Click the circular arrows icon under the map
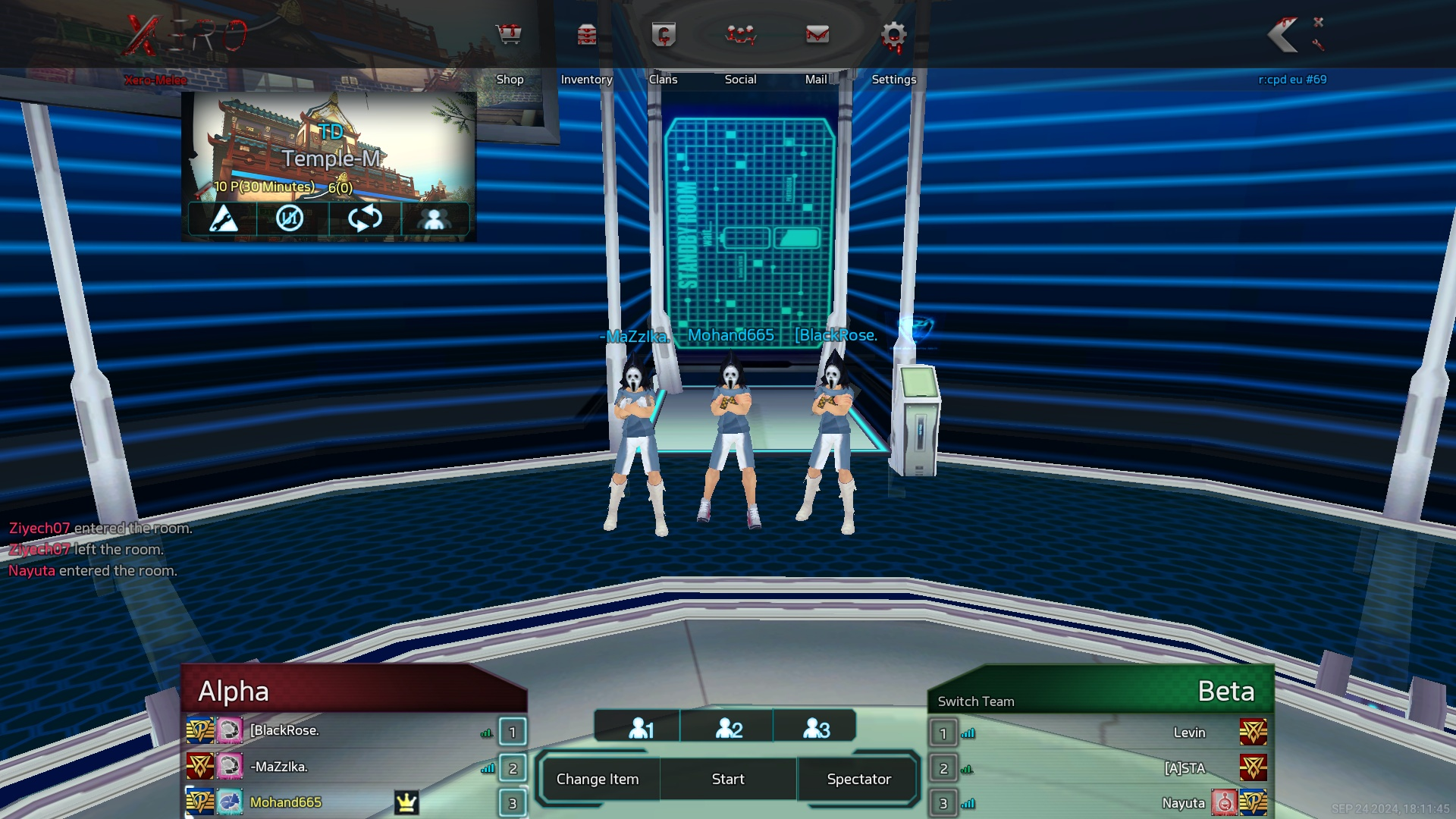Viewport: 1456px width, 819px height. [x=365, y=218]
